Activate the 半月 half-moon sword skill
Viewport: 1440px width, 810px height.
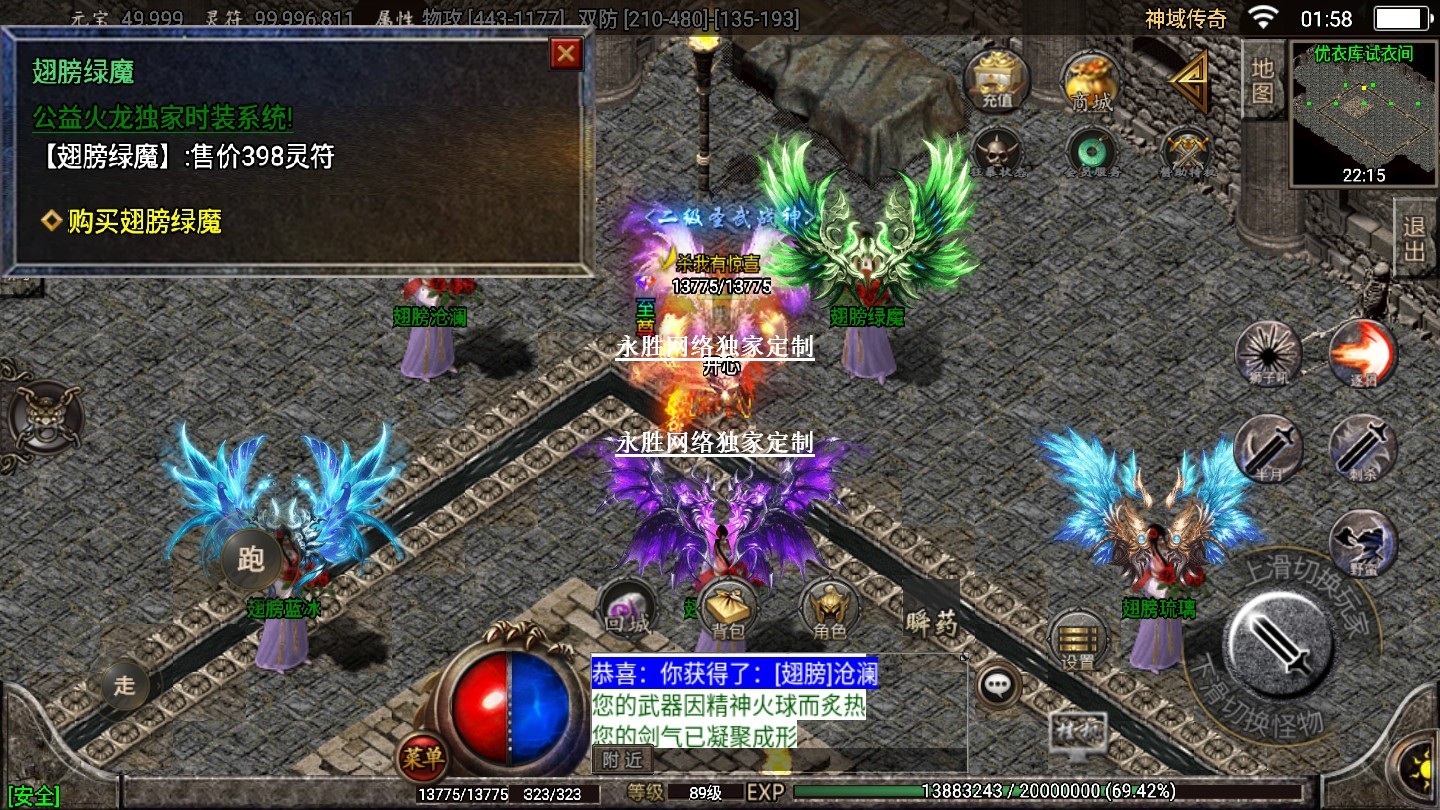pyautogui.click(x=1268, y=448)
